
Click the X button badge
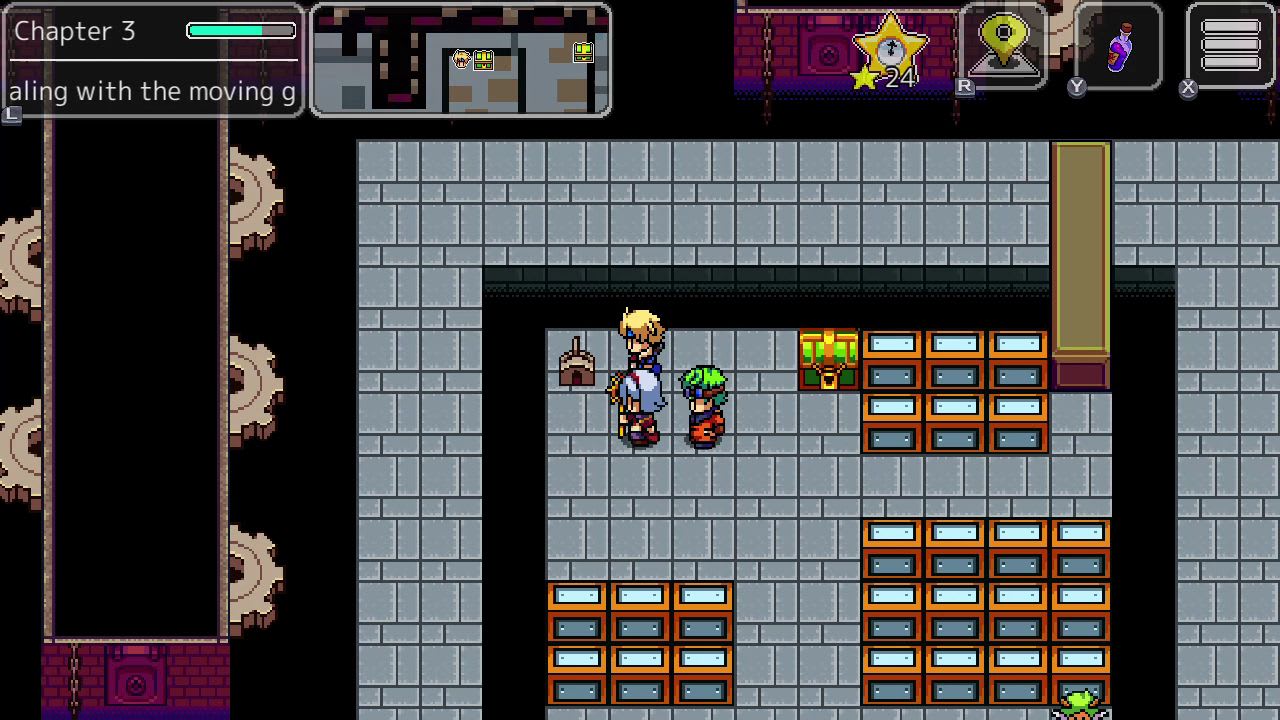click(x=1188, y=88)
